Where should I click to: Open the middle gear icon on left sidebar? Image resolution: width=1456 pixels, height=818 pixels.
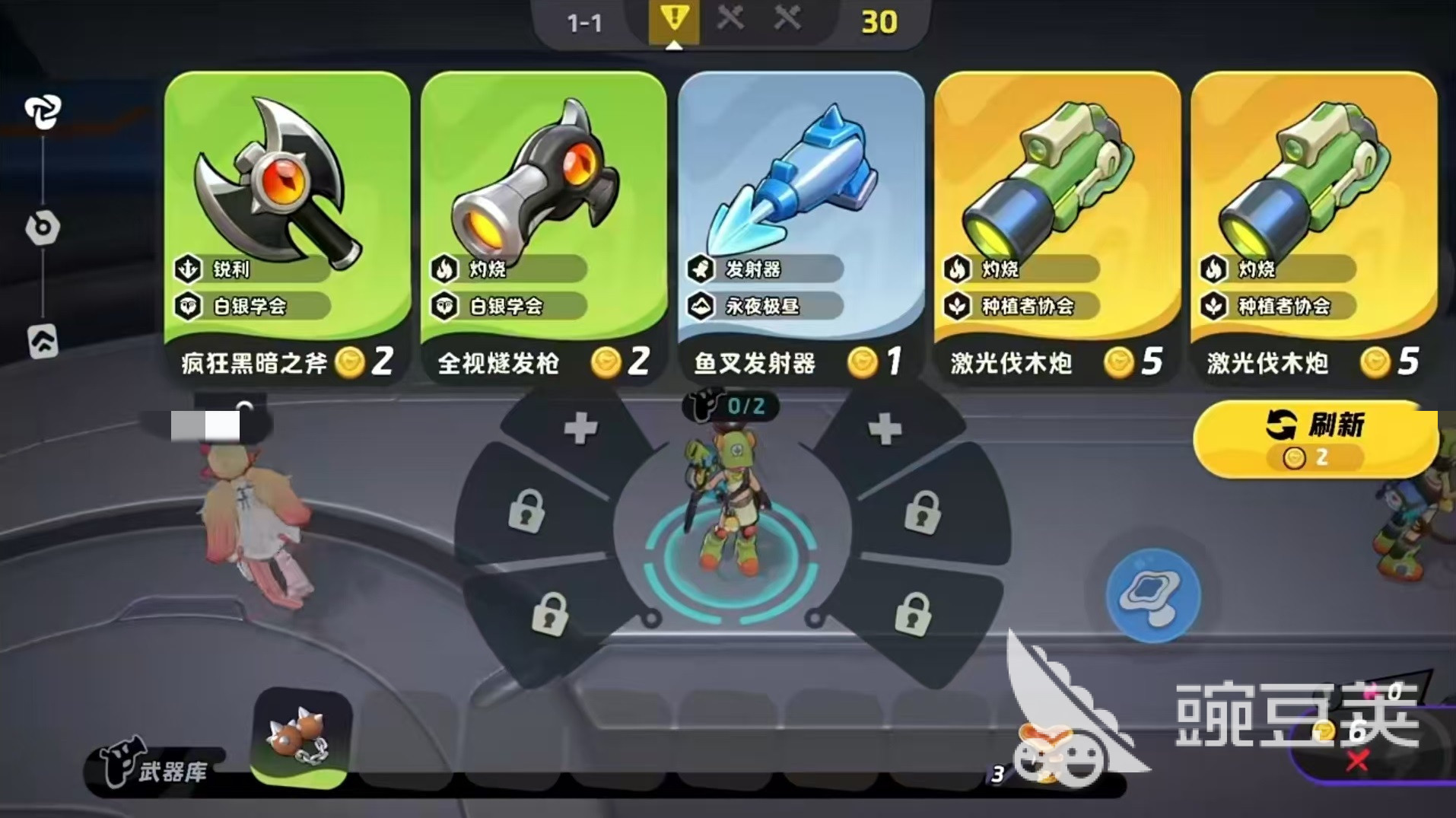click(43, 228)
